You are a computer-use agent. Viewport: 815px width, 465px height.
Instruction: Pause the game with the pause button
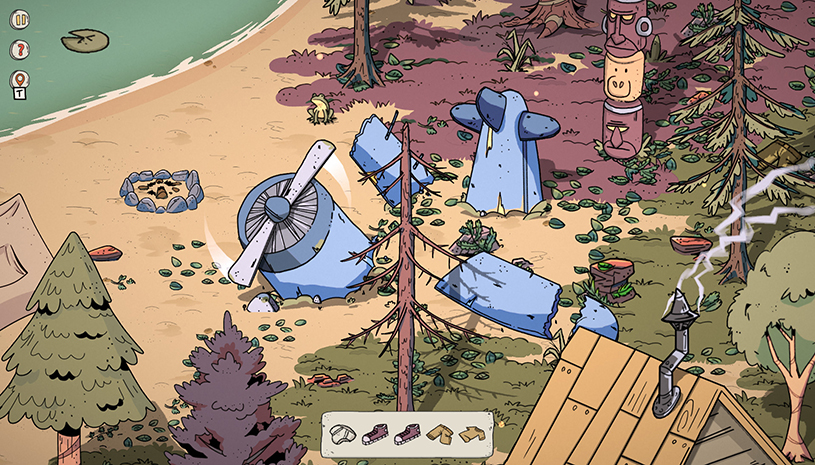tap(20, 19)
